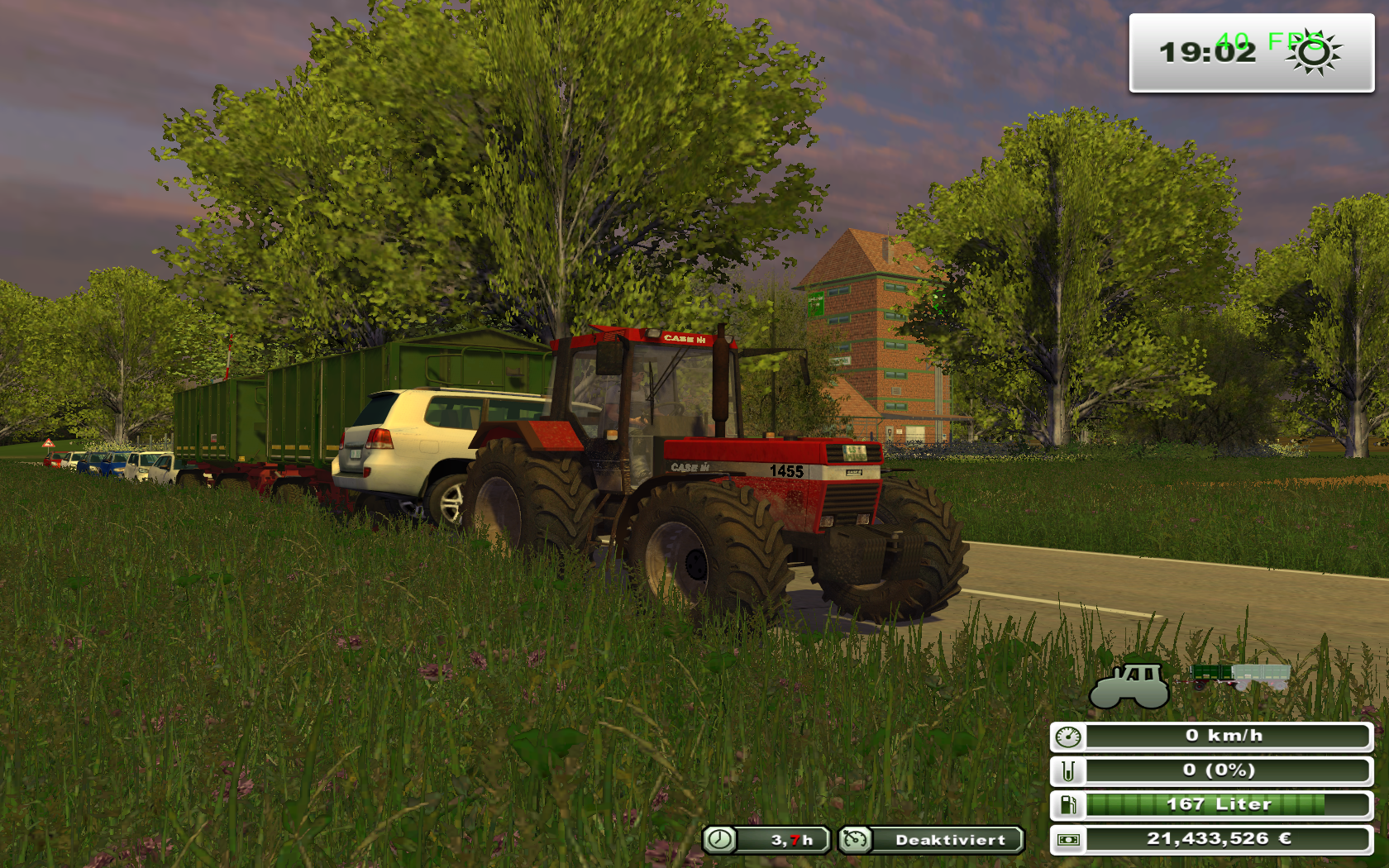Screen dimensions: 1389x868
Task: Select the green trailer attachment icon
Action: click(x=1239, y=676)
